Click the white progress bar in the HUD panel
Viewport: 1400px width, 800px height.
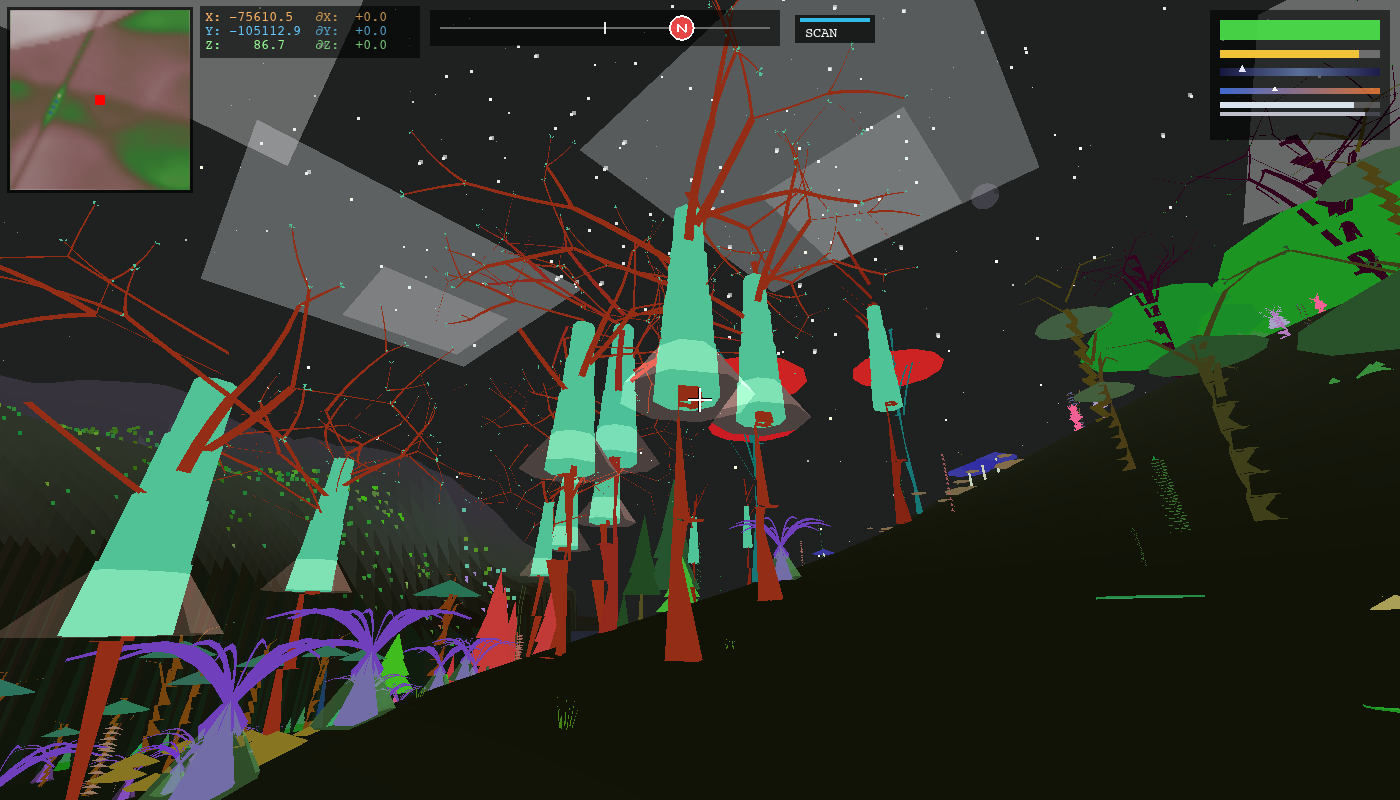[1285, 105]
